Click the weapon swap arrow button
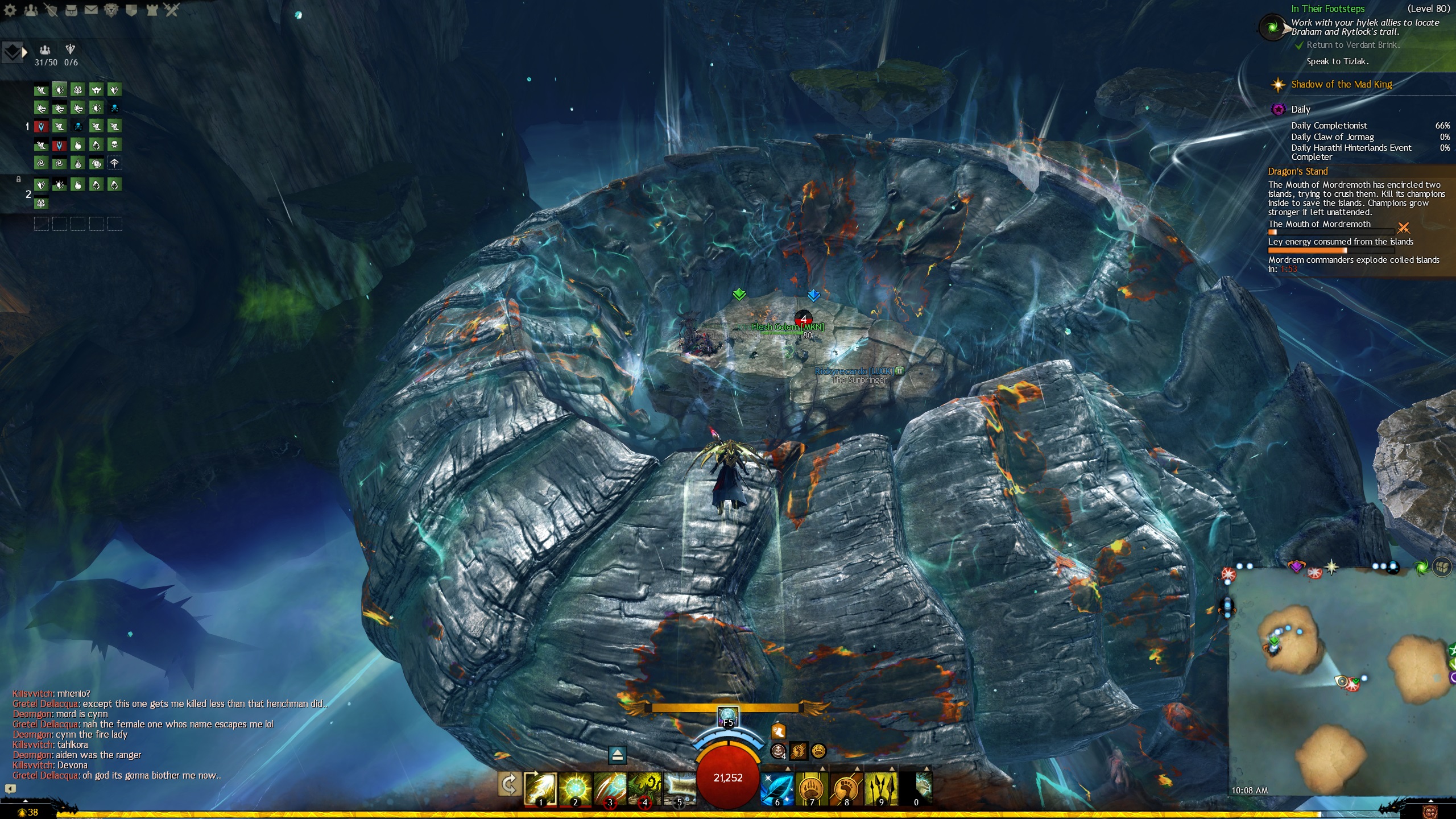Image resolution: width=1456 pixels, height=819 pixels. coord(509,785)
